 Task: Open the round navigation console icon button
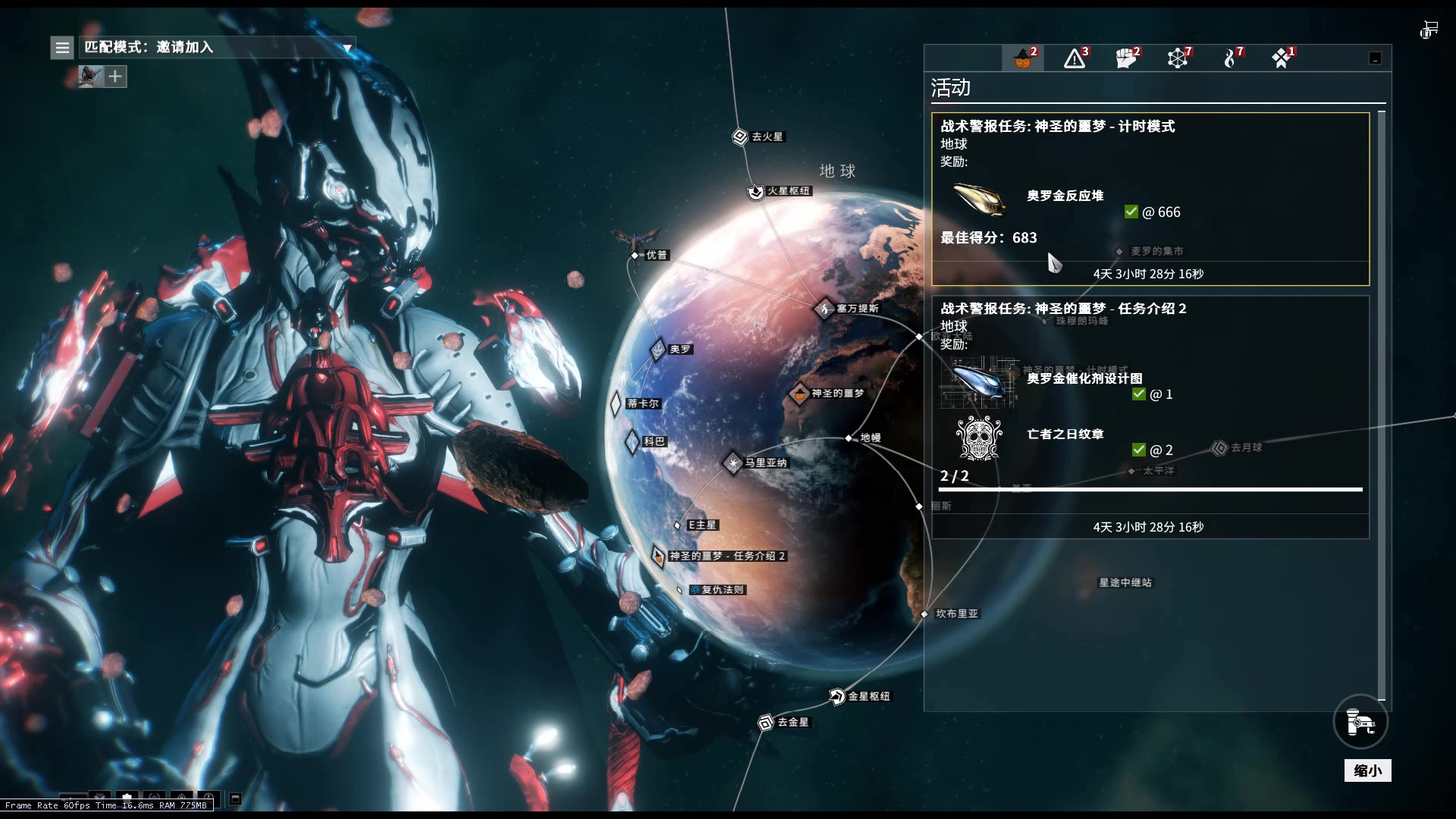click(x=1360, y=722)
